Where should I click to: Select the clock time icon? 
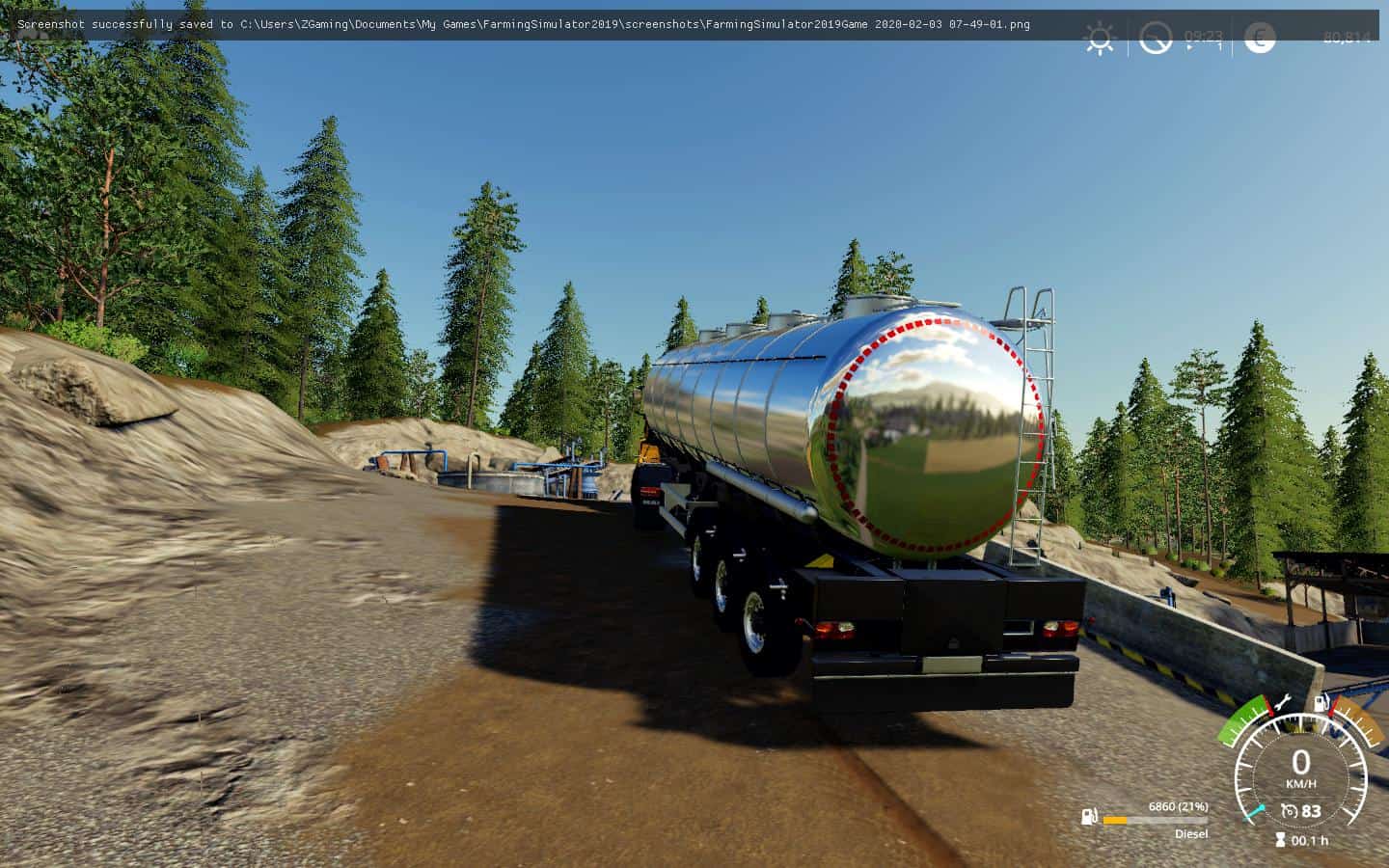1155,39
